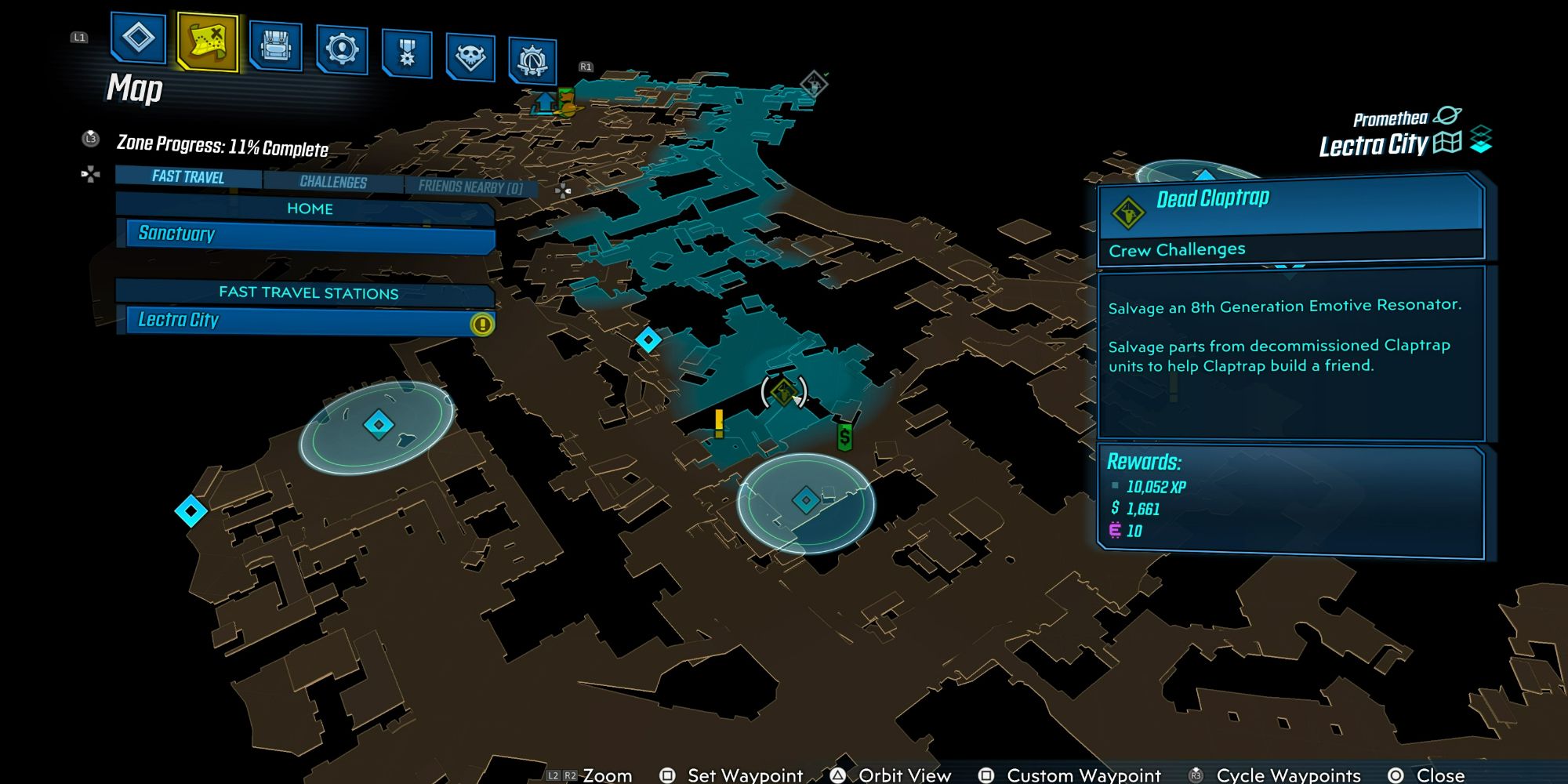Open the Skills tab icon
The image size is (1568, 784).
click(x=342, y=50)
